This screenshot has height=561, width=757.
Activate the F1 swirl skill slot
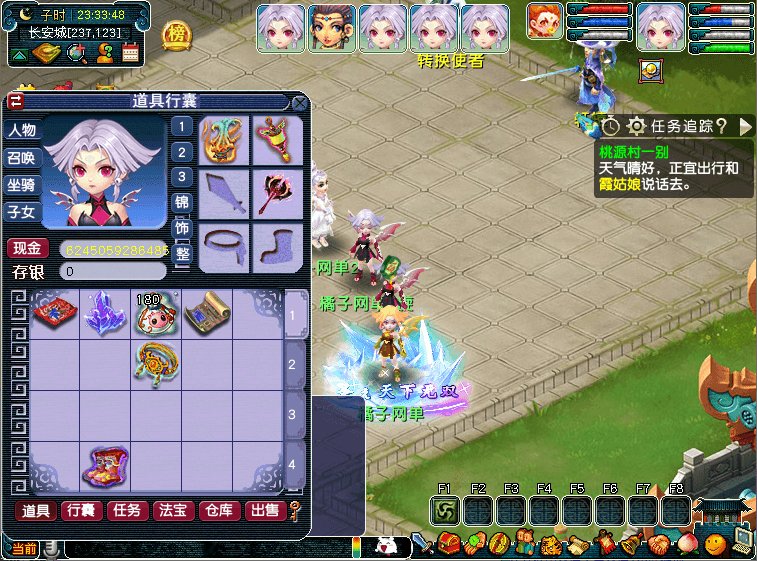(445, 510)
